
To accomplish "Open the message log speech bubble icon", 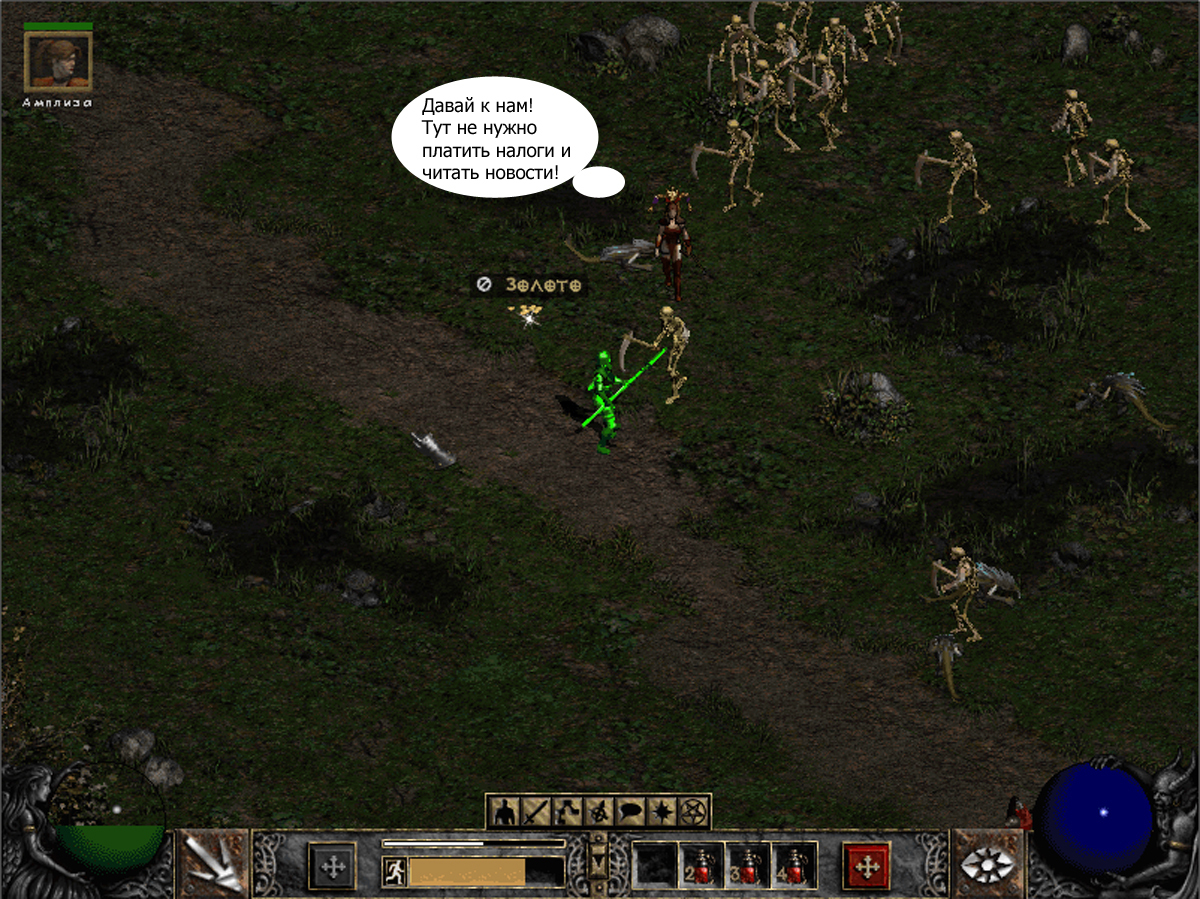I will [630, 812].
